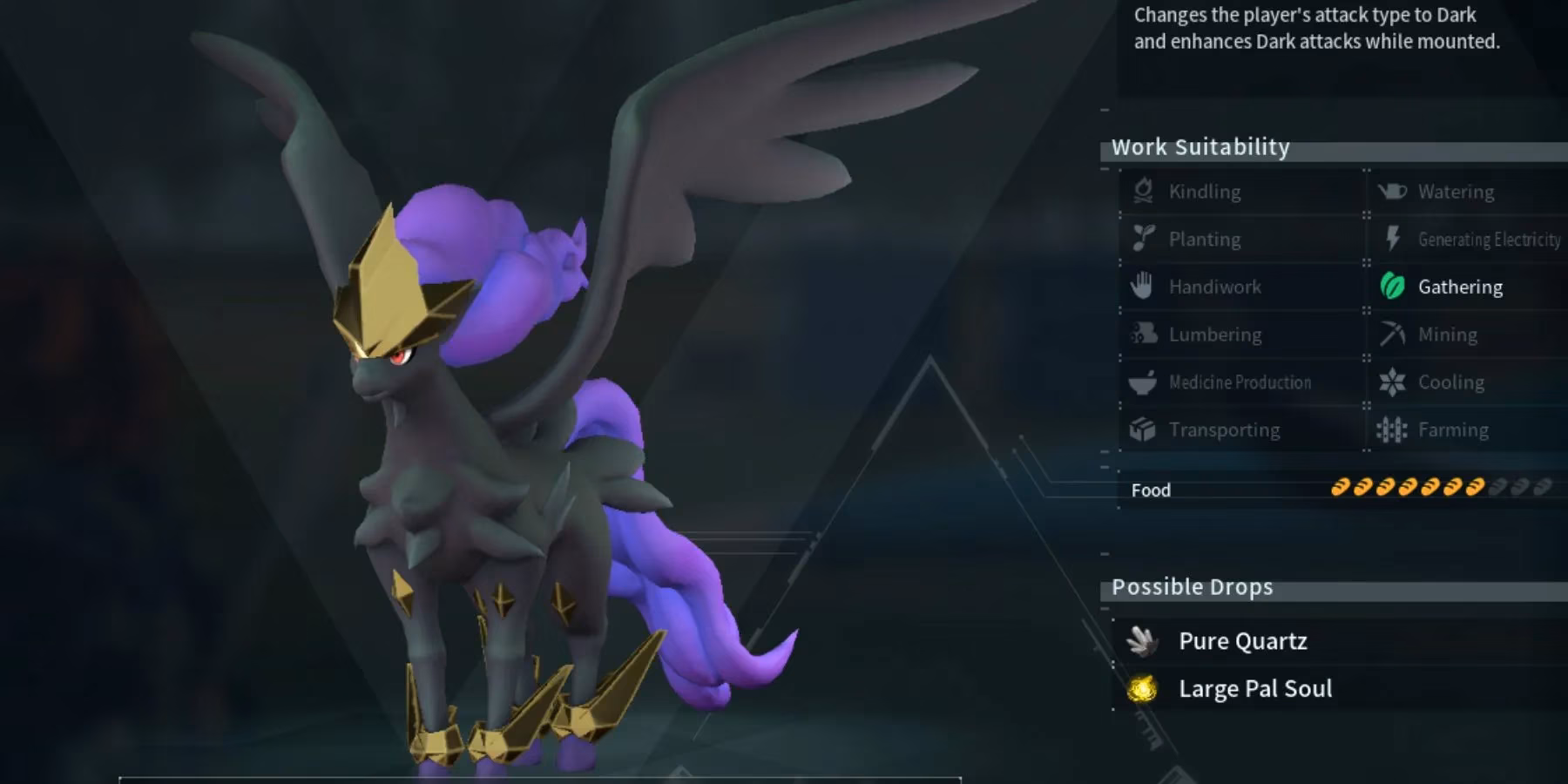Toggle the highlighted Gathering suitability

click(1391, 287)
